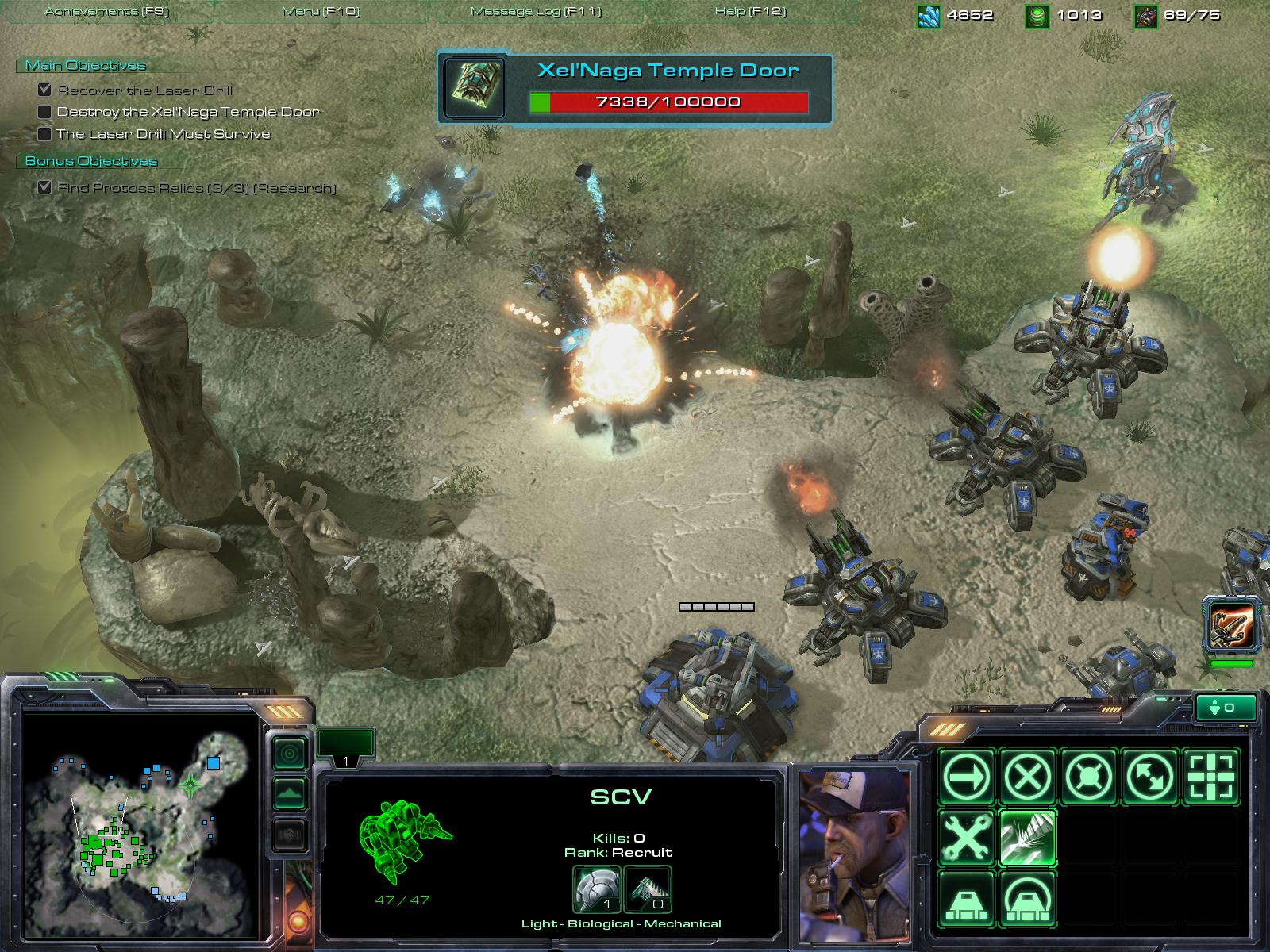Select control group 1 tab
This screenshot has width=1270, height=952.
point(345,747)
